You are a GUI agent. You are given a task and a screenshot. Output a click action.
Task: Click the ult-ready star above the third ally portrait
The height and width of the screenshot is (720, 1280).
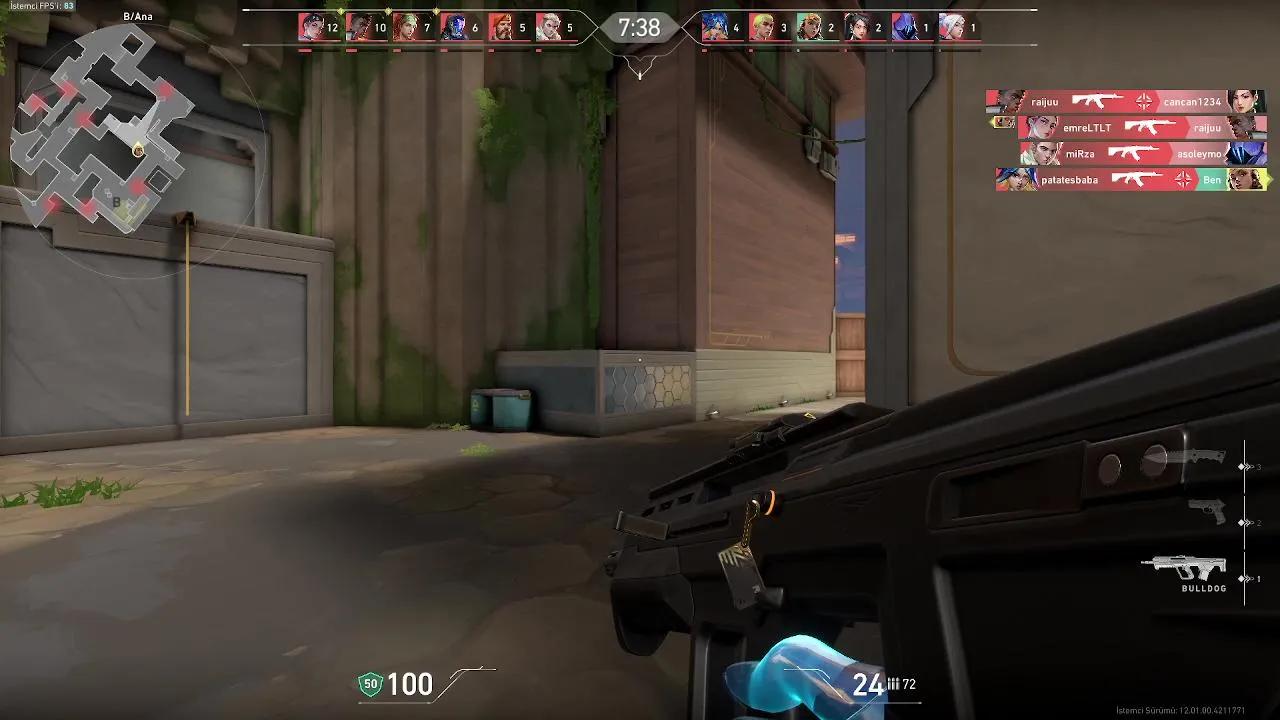[x=435, y=10]
